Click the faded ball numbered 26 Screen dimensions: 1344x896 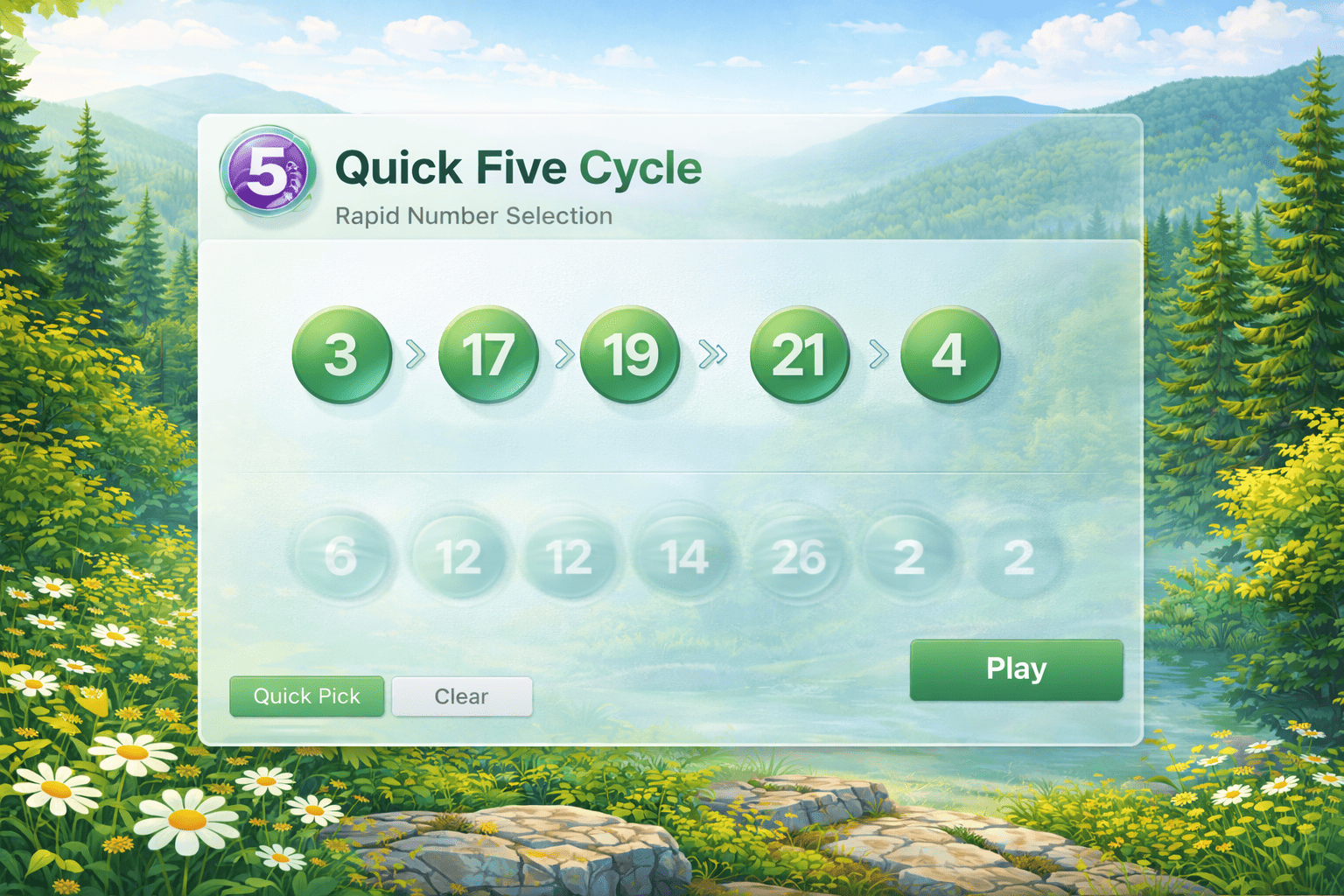798,556
